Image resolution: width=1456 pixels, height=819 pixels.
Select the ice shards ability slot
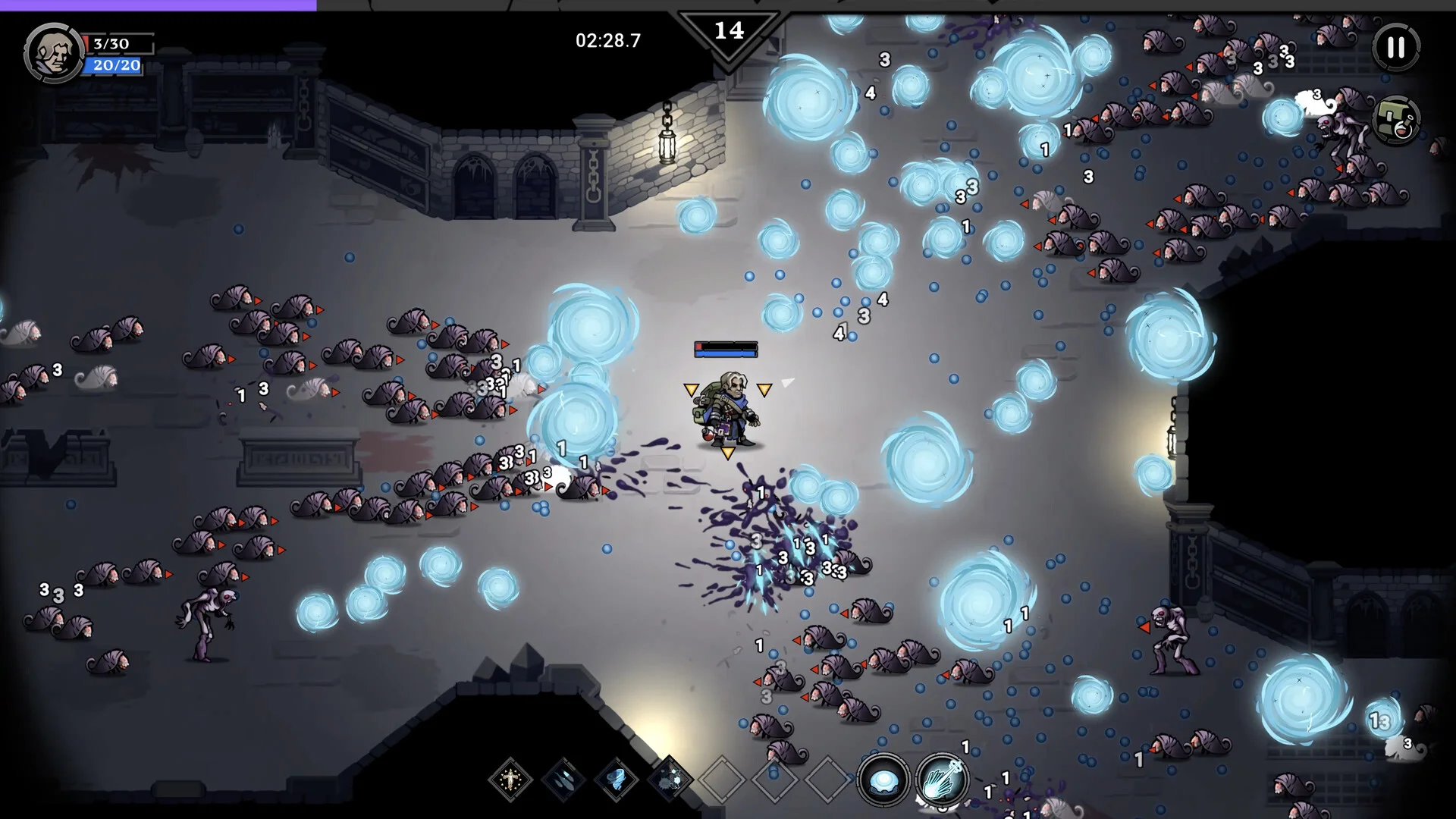click(x=563, y=779)
